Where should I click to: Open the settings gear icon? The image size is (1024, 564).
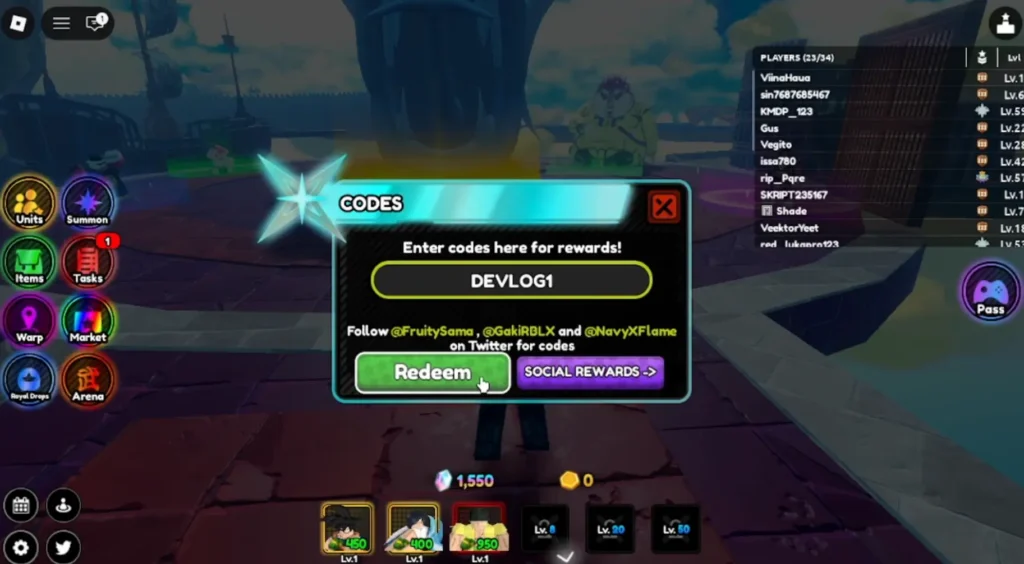[20, 547]
